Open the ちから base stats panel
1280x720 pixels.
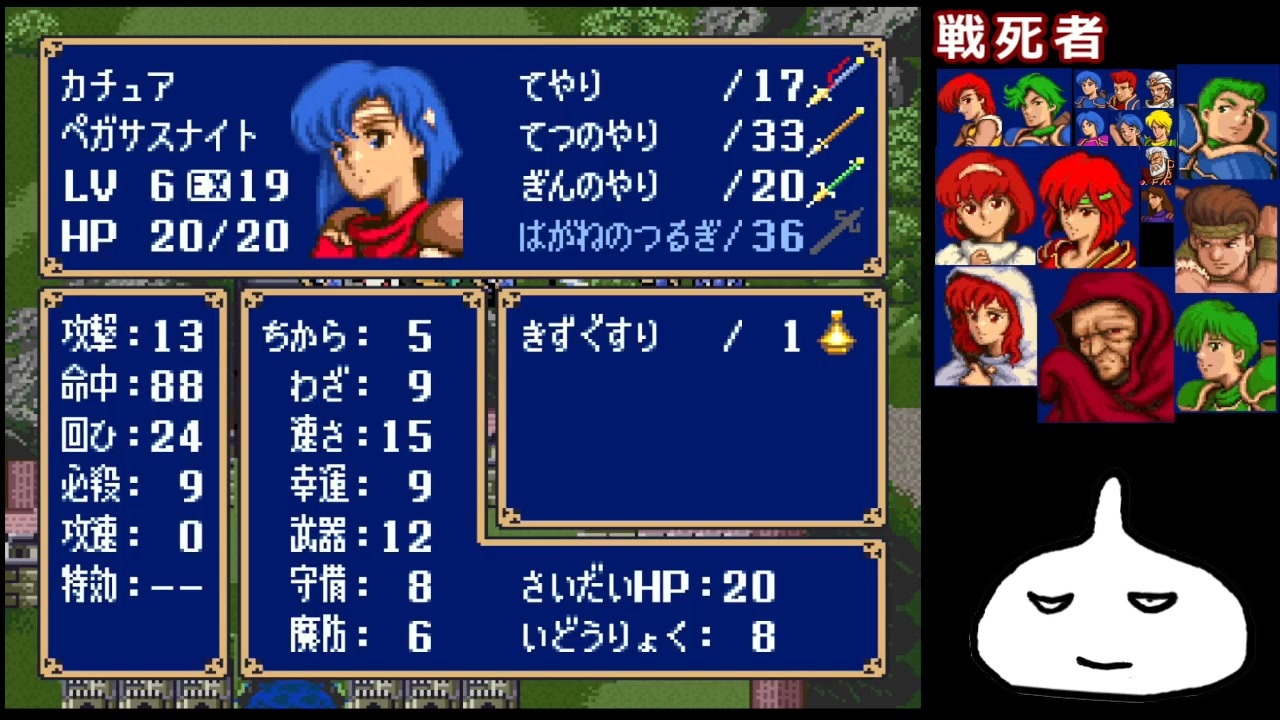click(345, 338)
